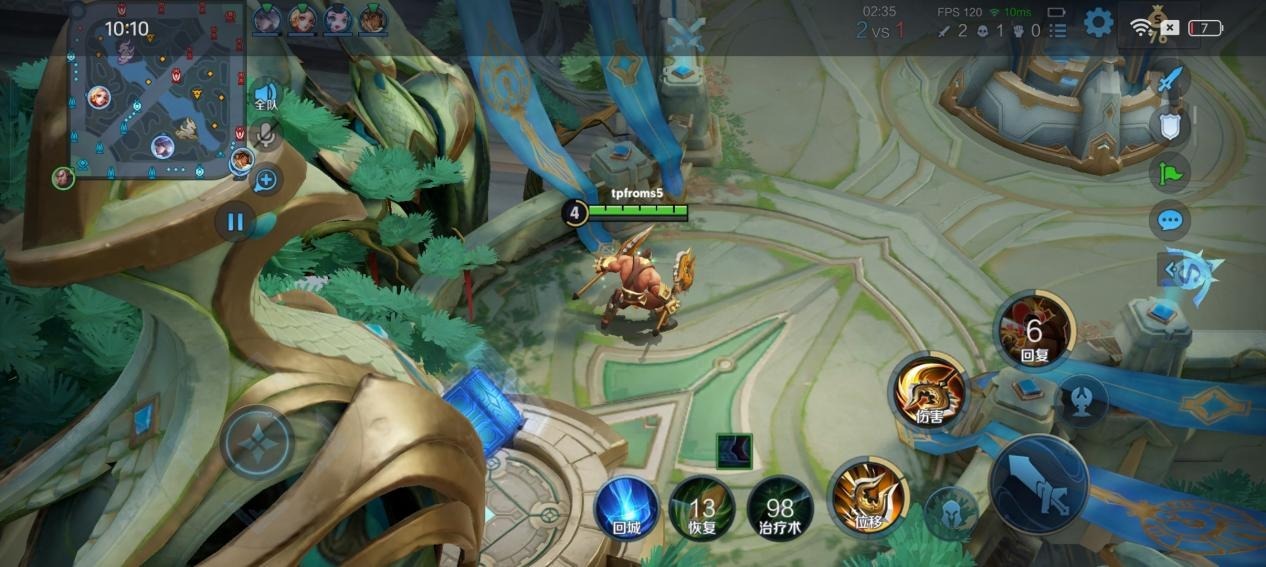Image resolution: width=1266 pixels, height=567 pixels.
Task: Buy the recommended item above the skills
Action: point(734,451)
